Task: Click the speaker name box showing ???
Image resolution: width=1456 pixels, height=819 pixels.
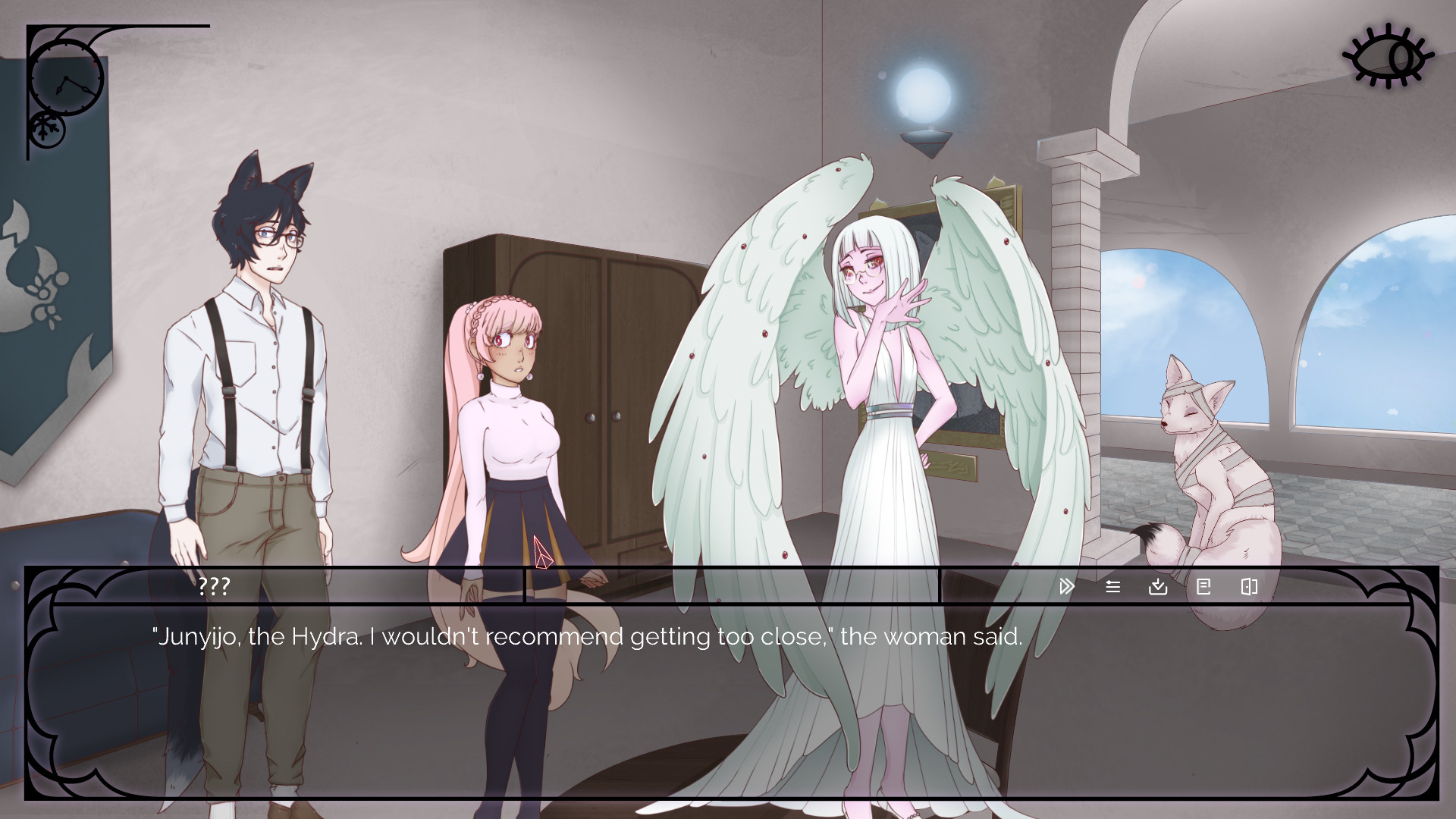Action: point(215,585)
